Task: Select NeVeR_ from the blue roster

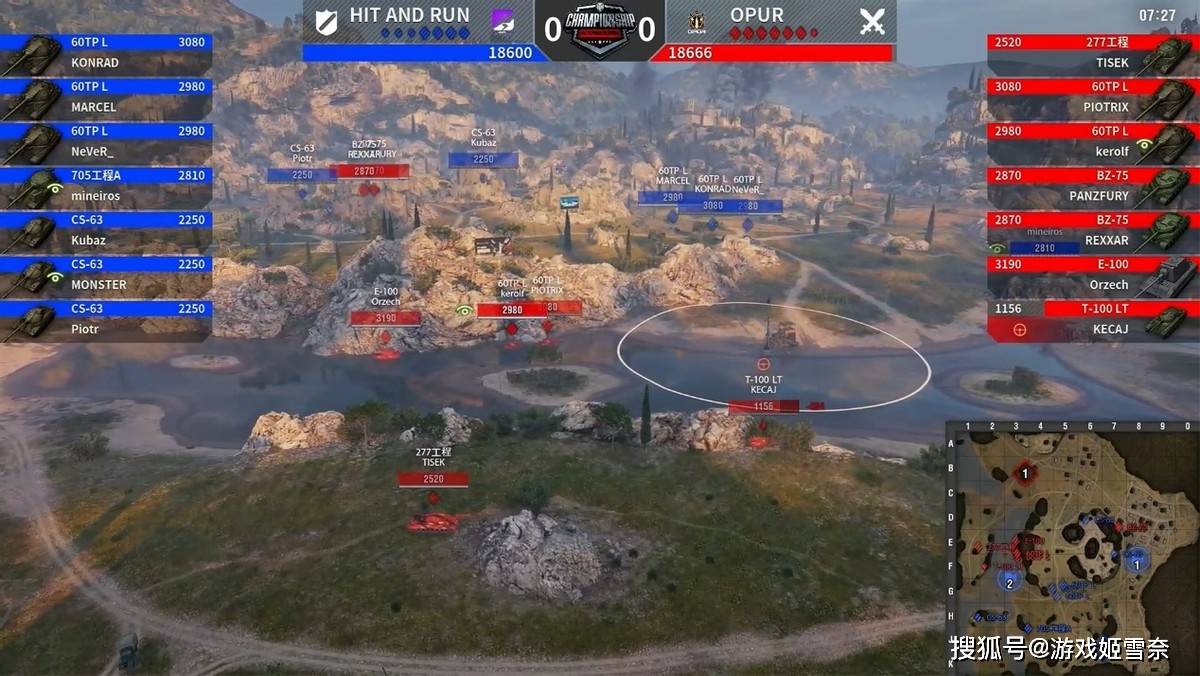Action: tap(106, 141)
